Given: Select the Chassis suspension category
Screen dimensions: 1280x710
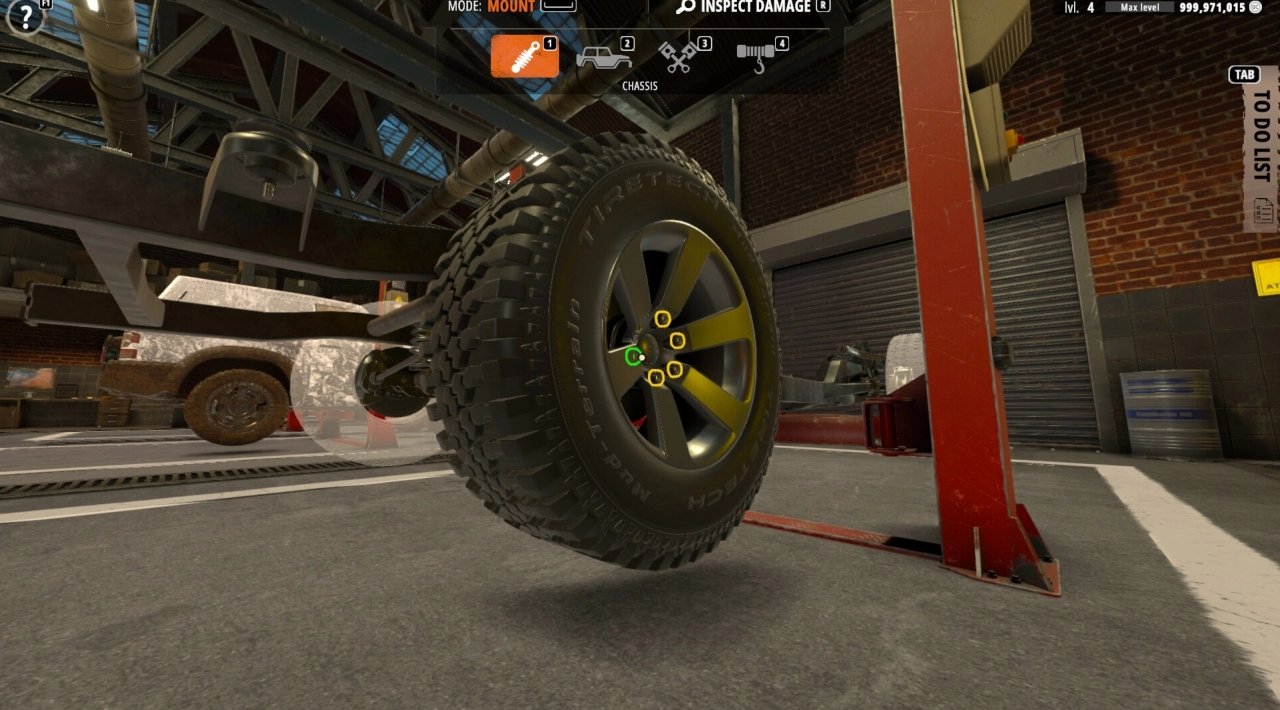Looking at the screenshot, I should coord(524,56).
